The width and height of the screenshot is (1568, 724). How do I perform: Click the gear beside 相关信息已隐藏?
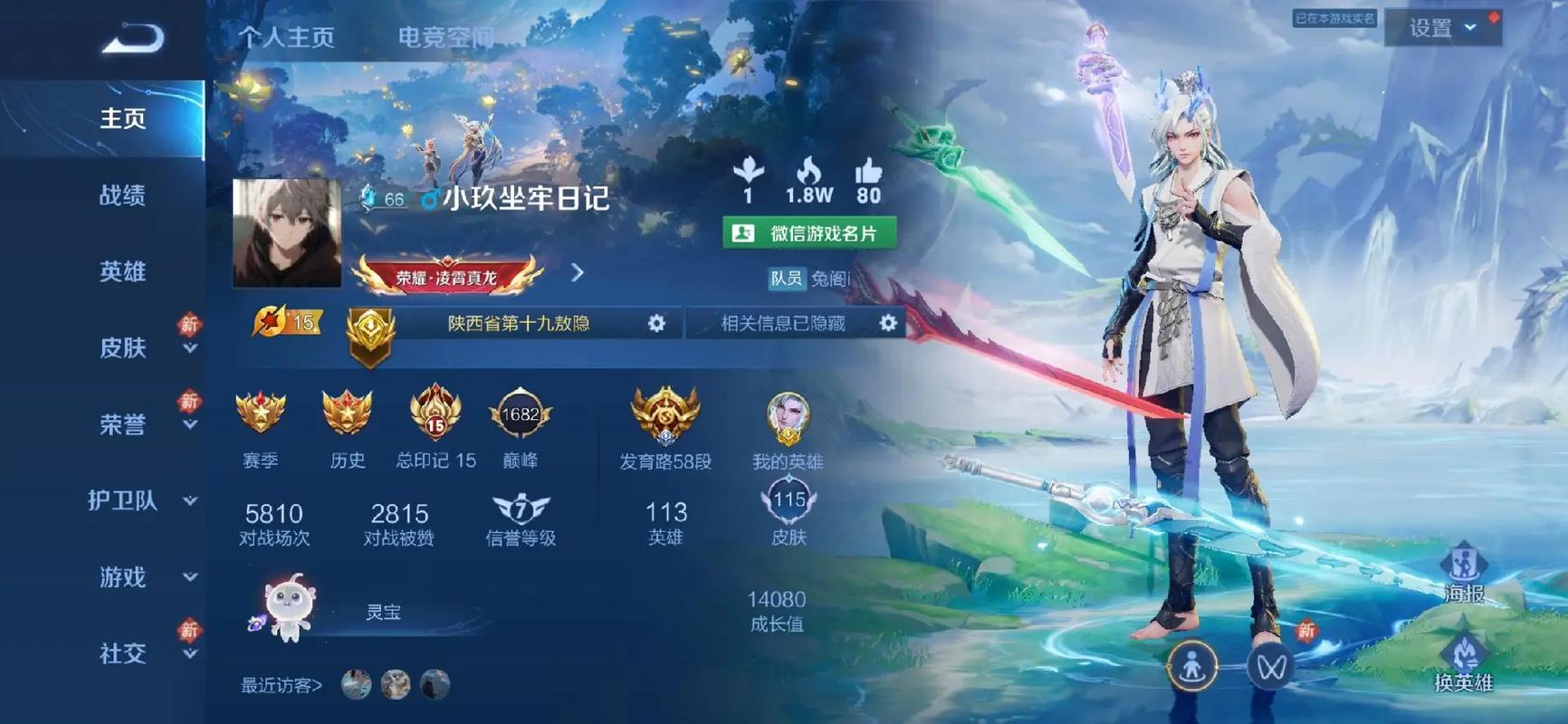tap(888, 323)
